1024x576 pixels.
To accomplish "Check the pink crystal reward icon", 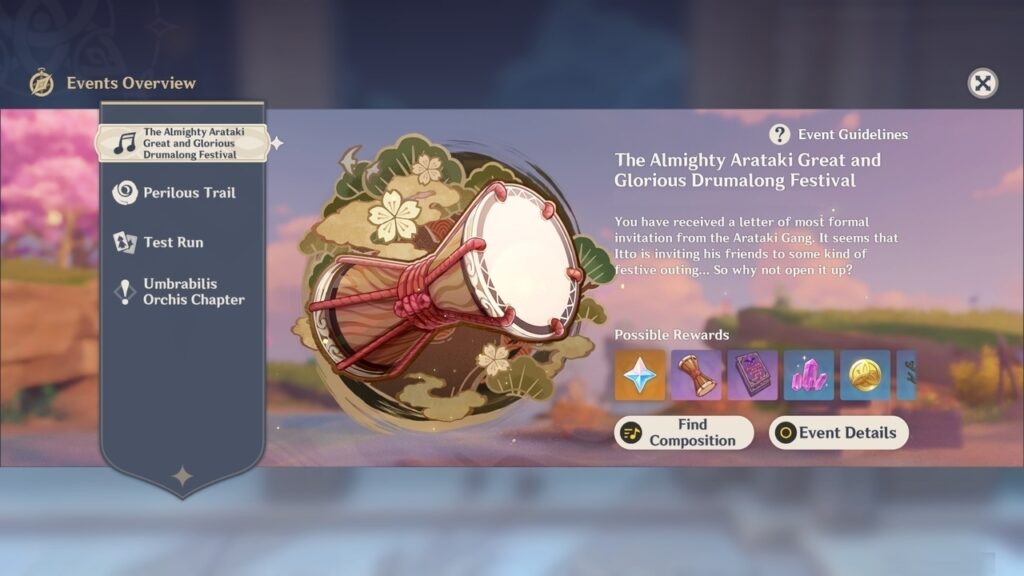I will pos(809,375).
